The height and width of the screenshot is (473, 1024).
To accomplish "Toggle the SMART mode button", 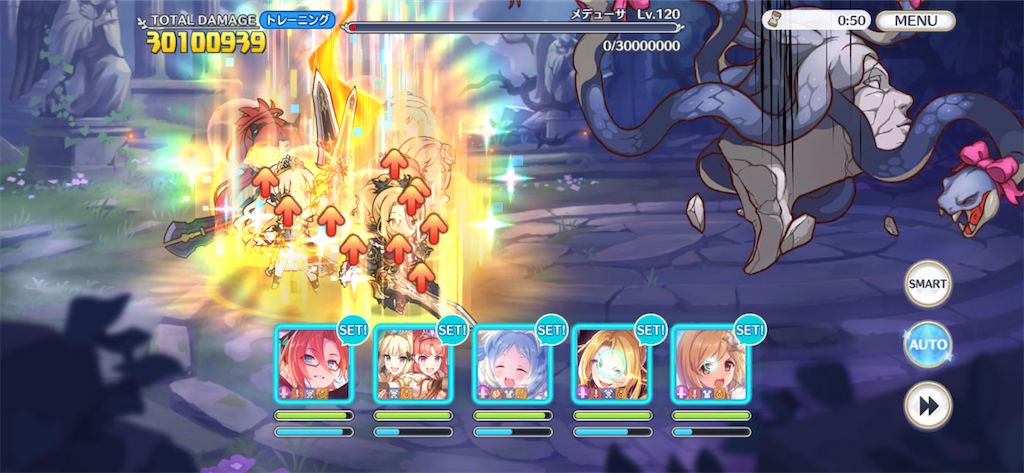I will pos(927,284).
